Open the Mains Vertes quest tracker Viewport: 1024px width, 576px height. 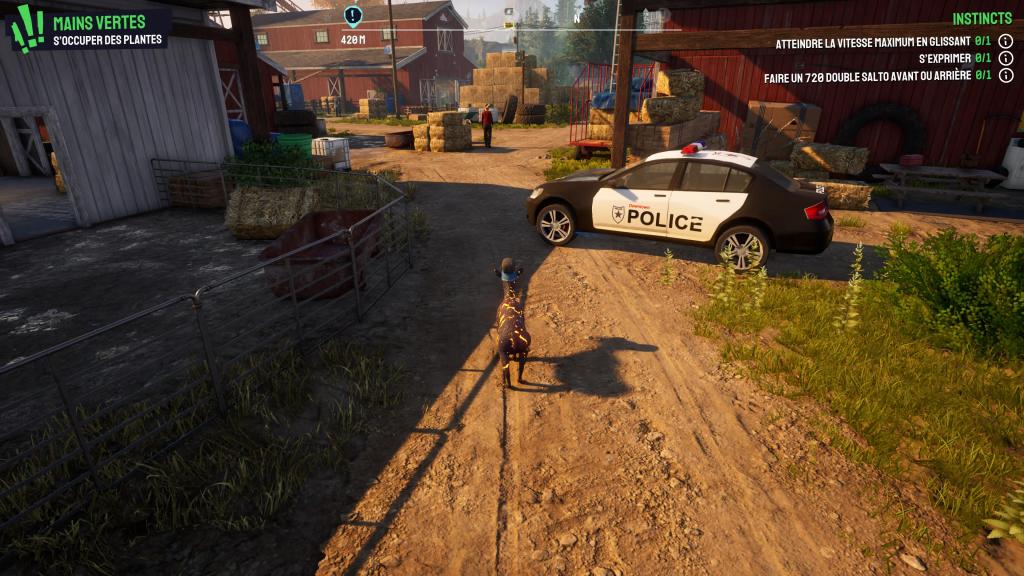[98, 22]
